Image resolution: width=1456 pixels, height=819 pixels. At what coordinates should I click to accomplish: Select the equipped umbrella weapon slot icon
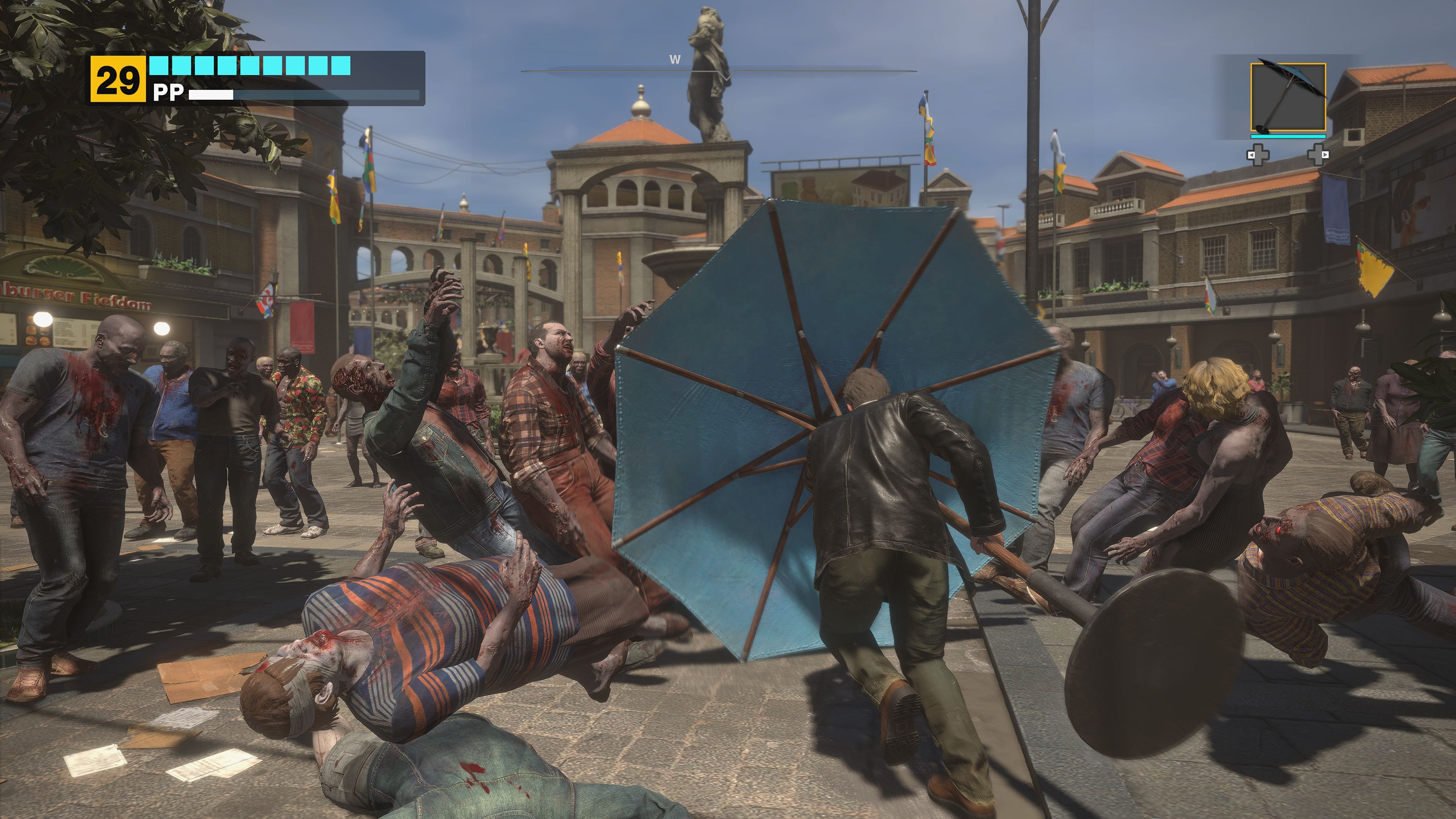[1289, 98]
